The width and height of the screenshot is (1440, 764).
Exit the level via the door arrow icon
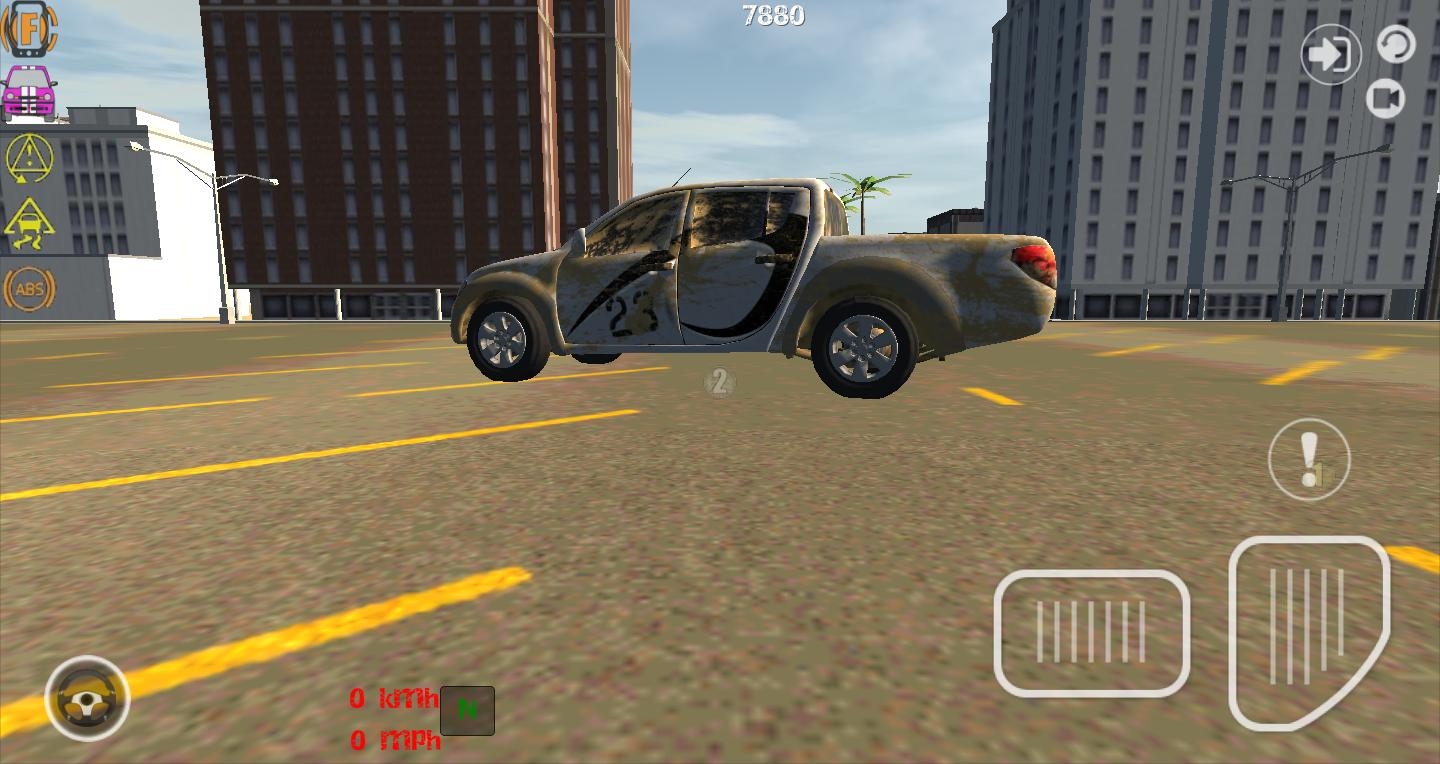click(1330, 55)
